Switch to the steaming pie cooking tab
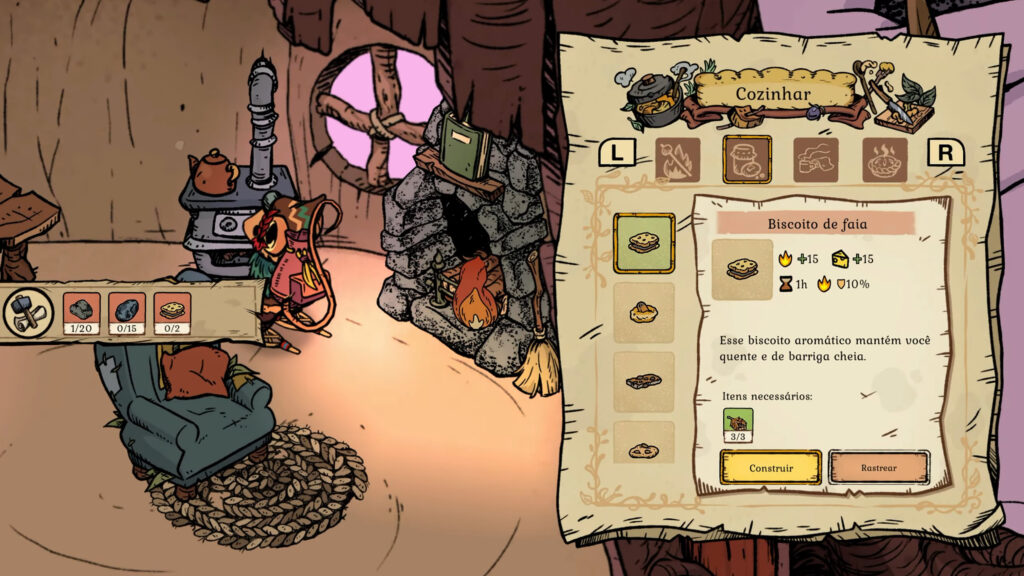 (x=885, y=160)
